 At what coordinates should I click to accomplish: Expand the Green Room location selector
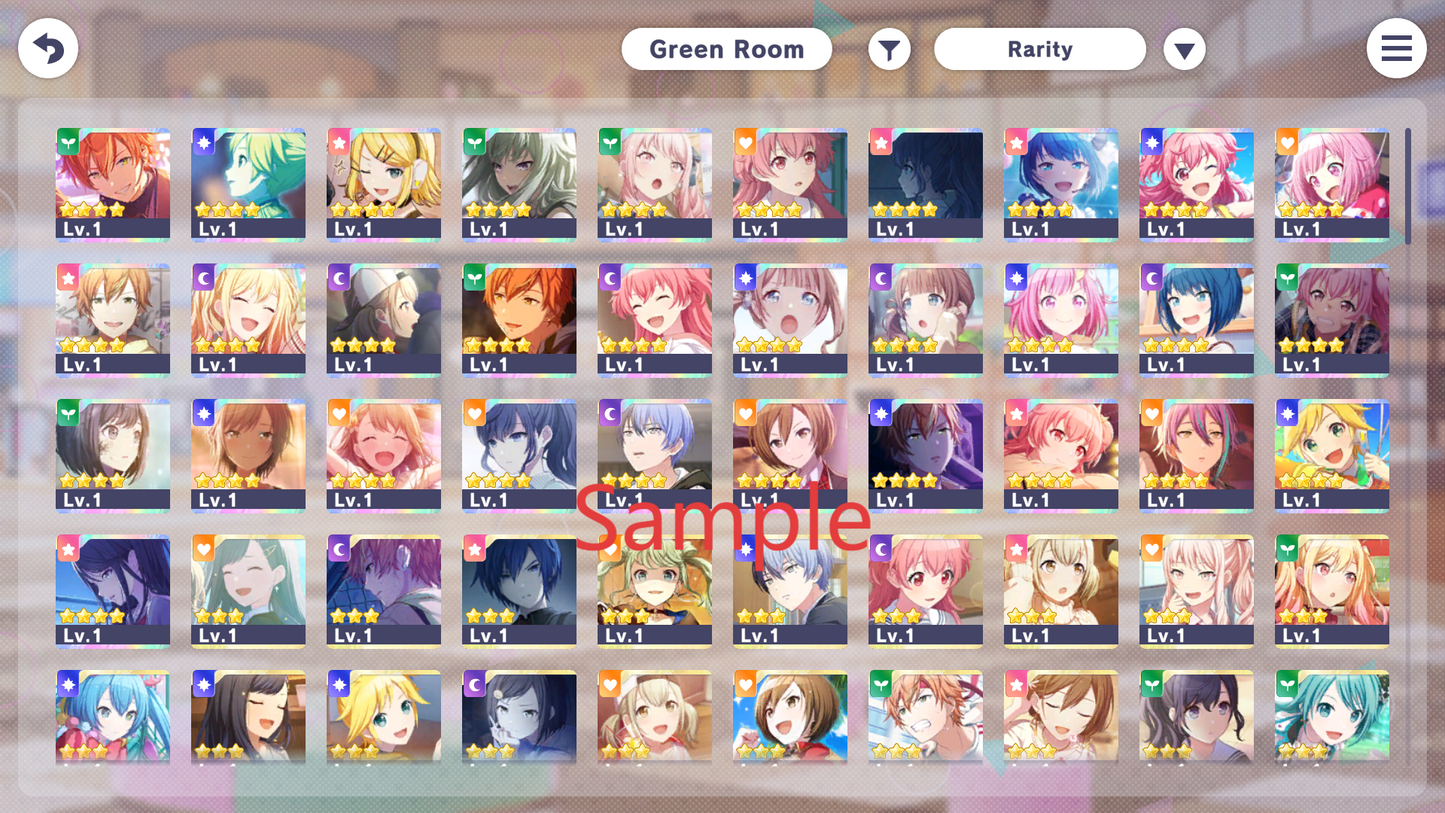pos(727,48)
